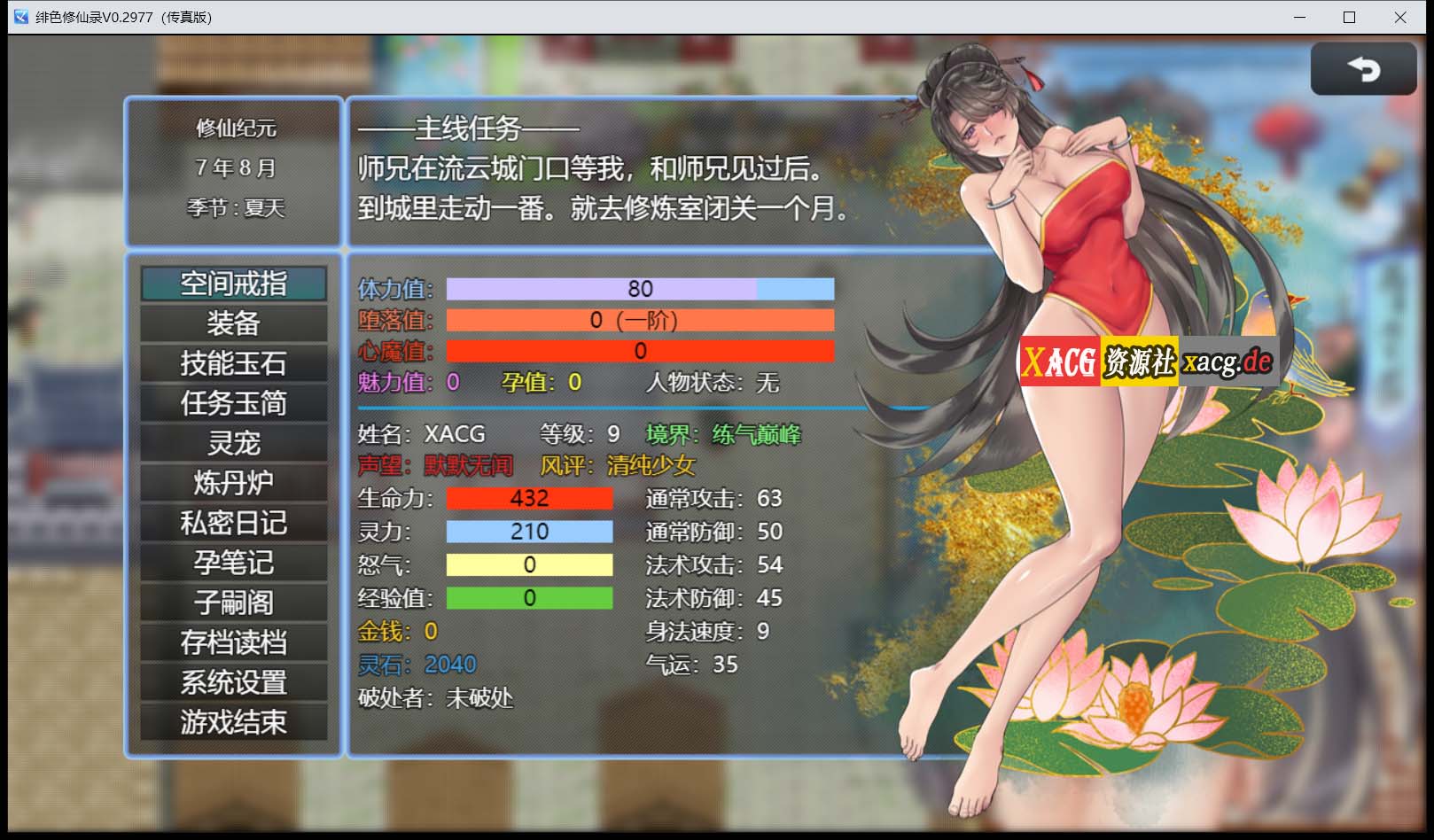Select 游戏结束 to end the game
This screenshot has width=1434, height=840.
[x=234, y=721]
